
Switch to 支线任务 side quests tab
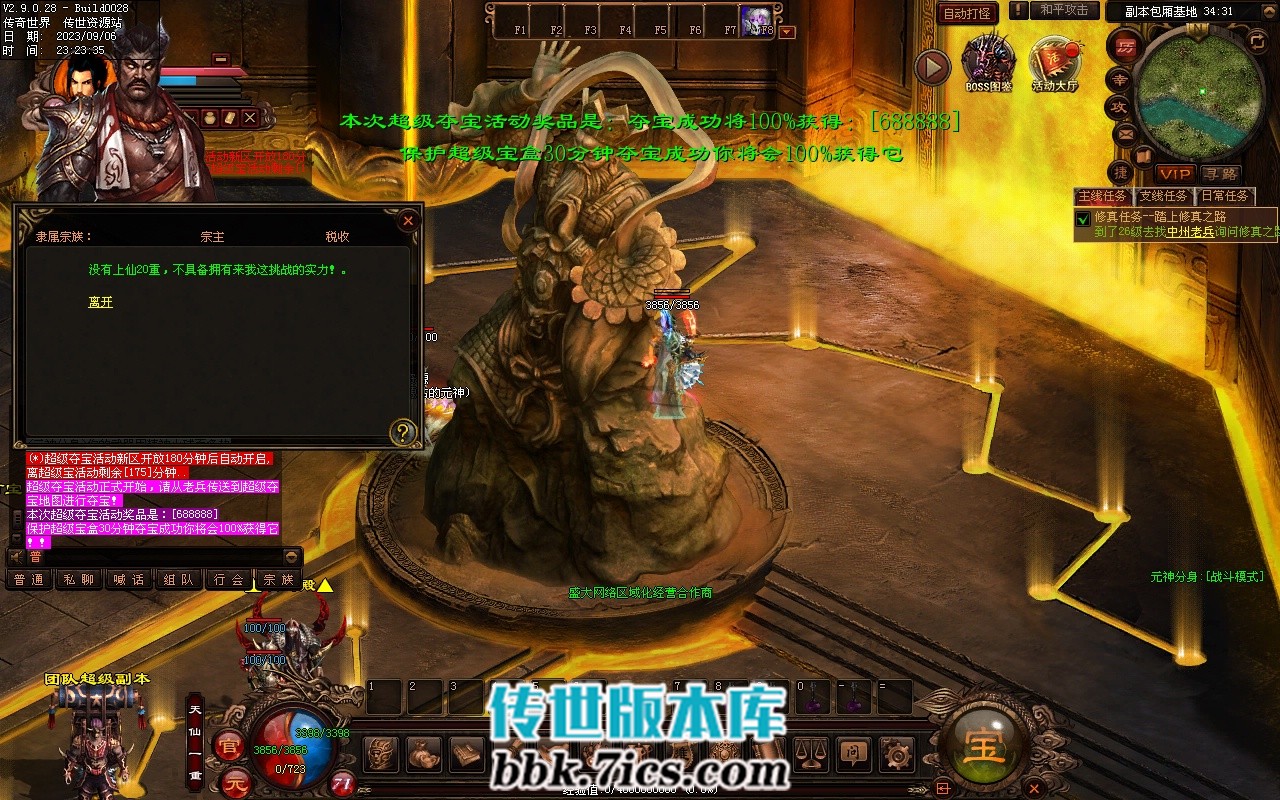click(x=1164, y=196)
